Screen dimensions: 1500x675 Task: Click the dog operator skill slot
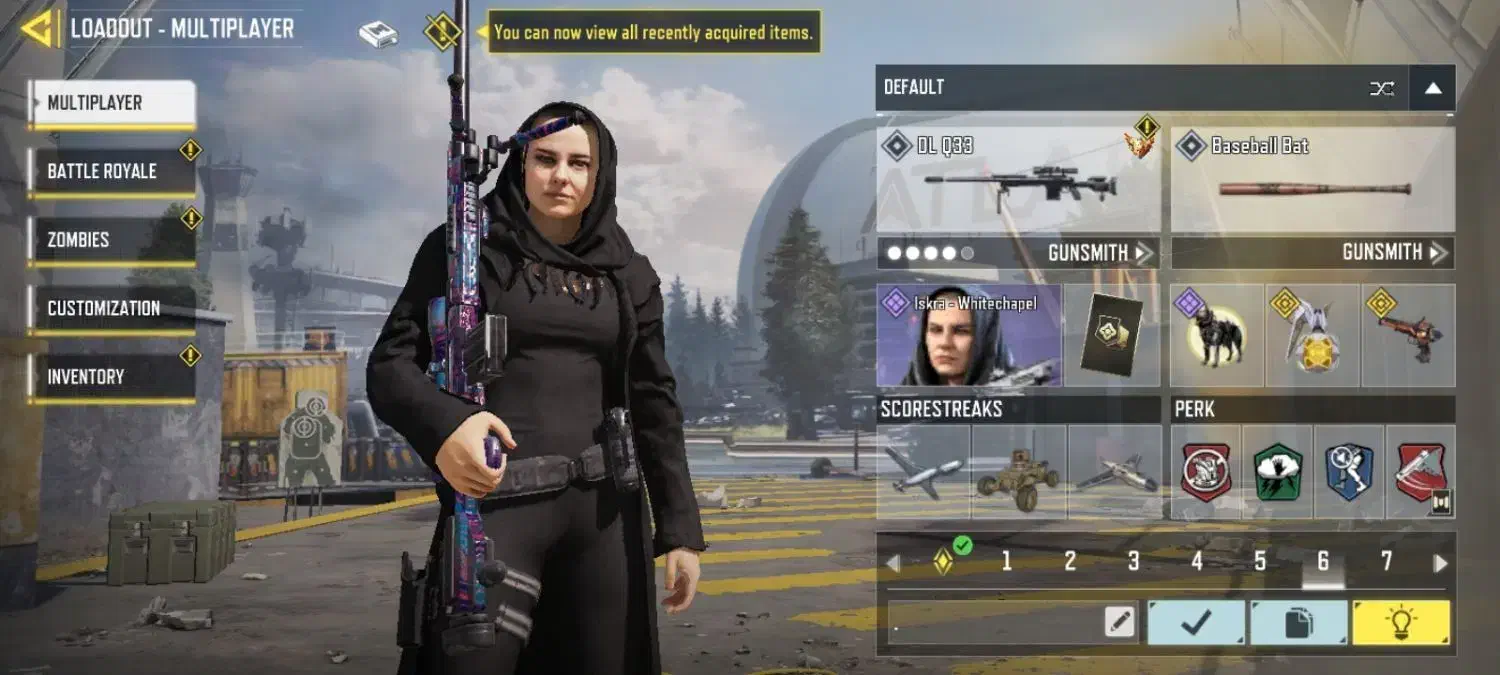(x=1216, y=336)
